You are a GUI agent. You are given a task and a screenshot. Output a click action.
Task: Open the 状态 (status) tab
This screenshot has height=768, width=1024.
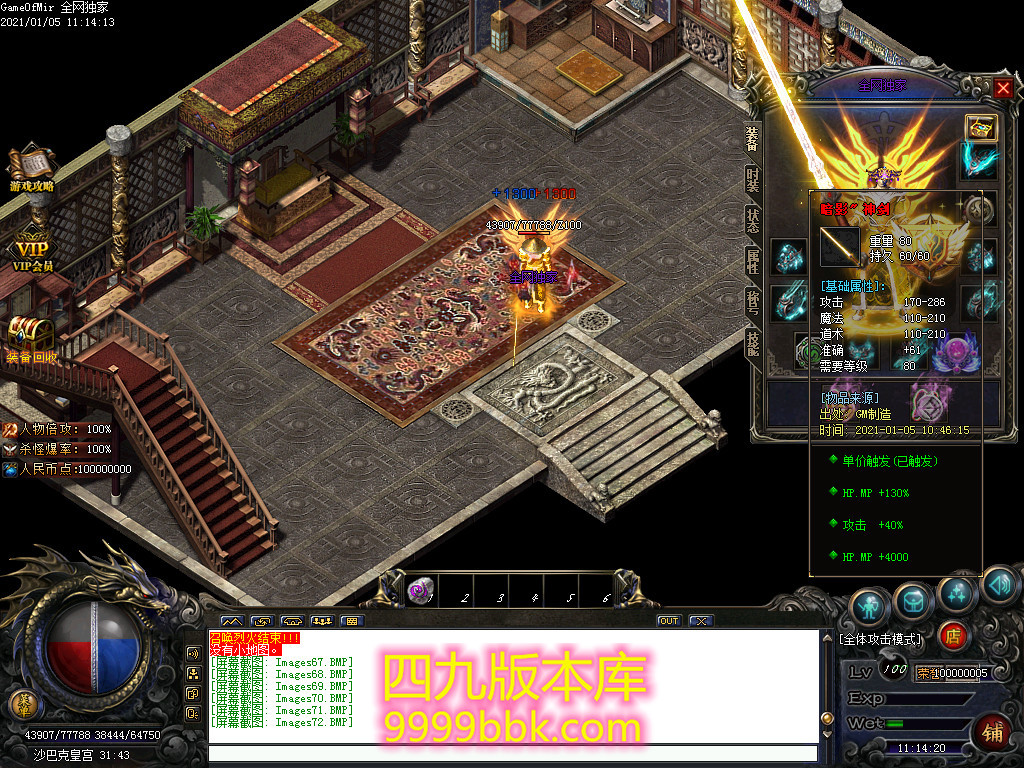point(752,222)
